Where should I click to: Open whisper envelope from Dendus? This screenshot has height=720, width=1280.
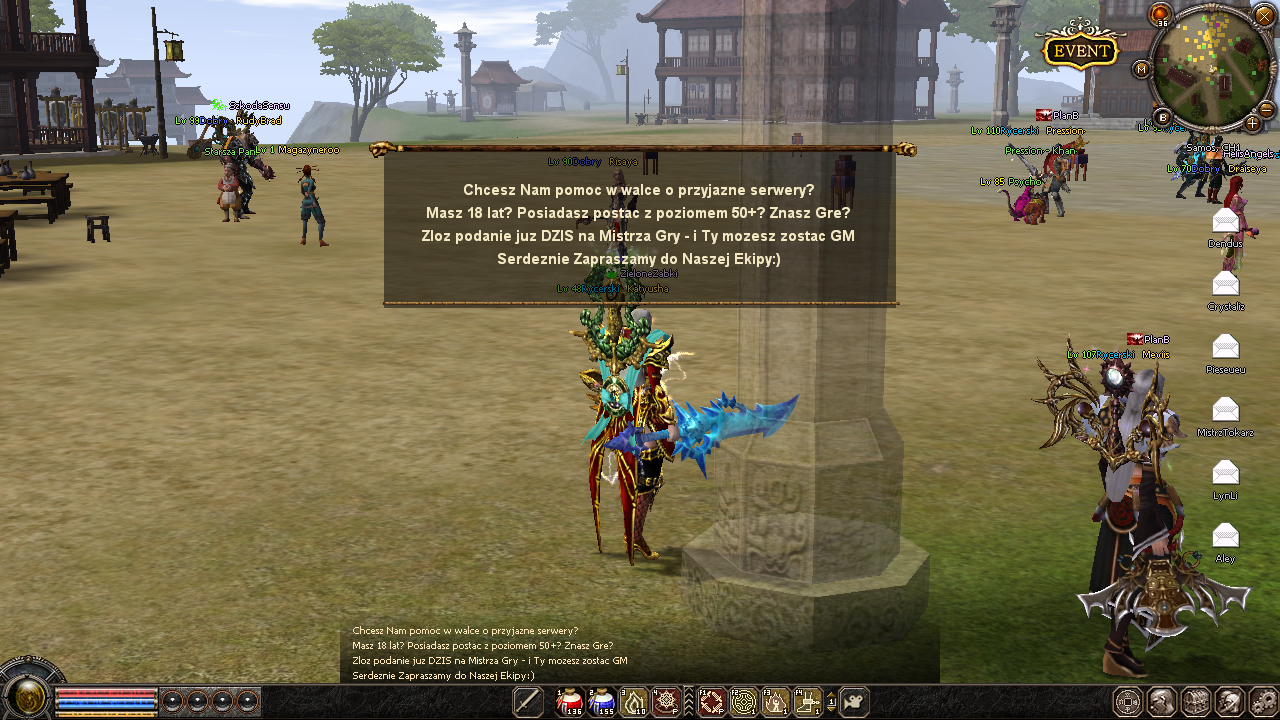tap(1225, 221)
